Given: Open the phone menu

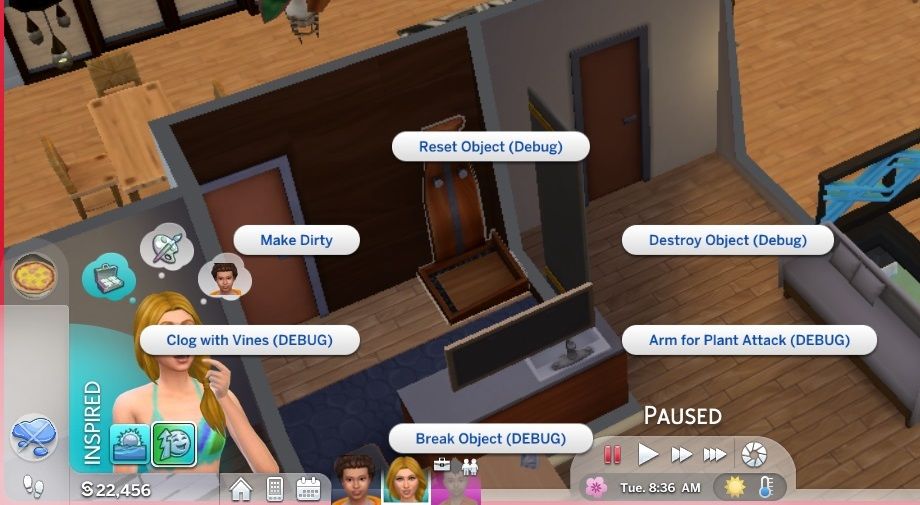Looking at the screenshot, I should click(x=274, y=489).
